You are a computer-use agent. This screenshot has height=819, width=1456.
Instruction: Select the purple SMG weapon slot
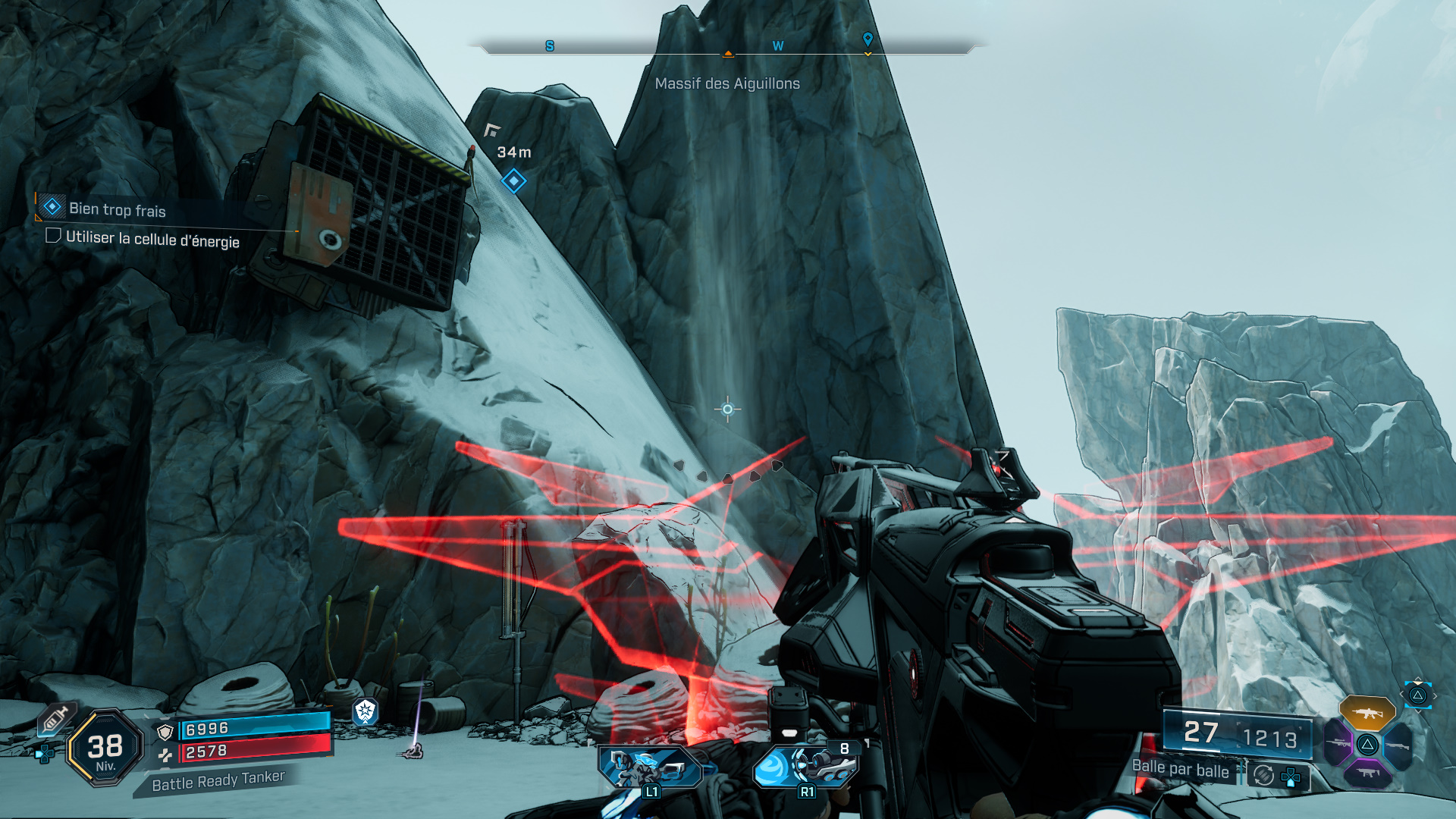(x=1367, y=773)
